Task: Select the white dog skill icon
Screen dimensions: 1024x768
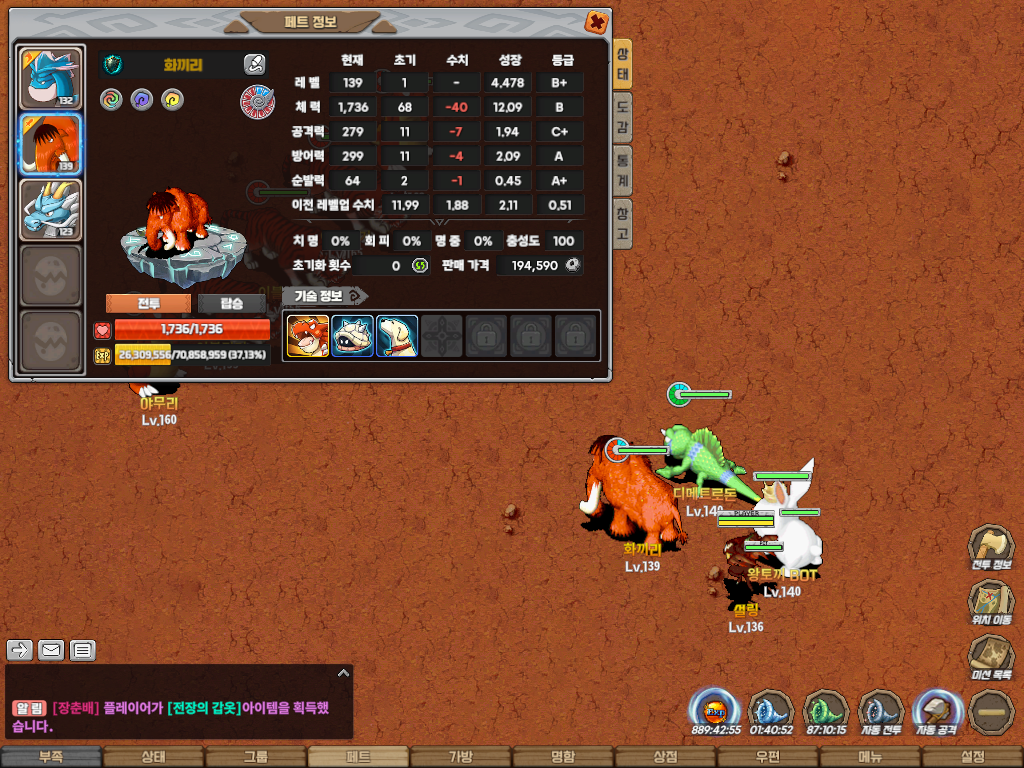Action: pos(397,336)
